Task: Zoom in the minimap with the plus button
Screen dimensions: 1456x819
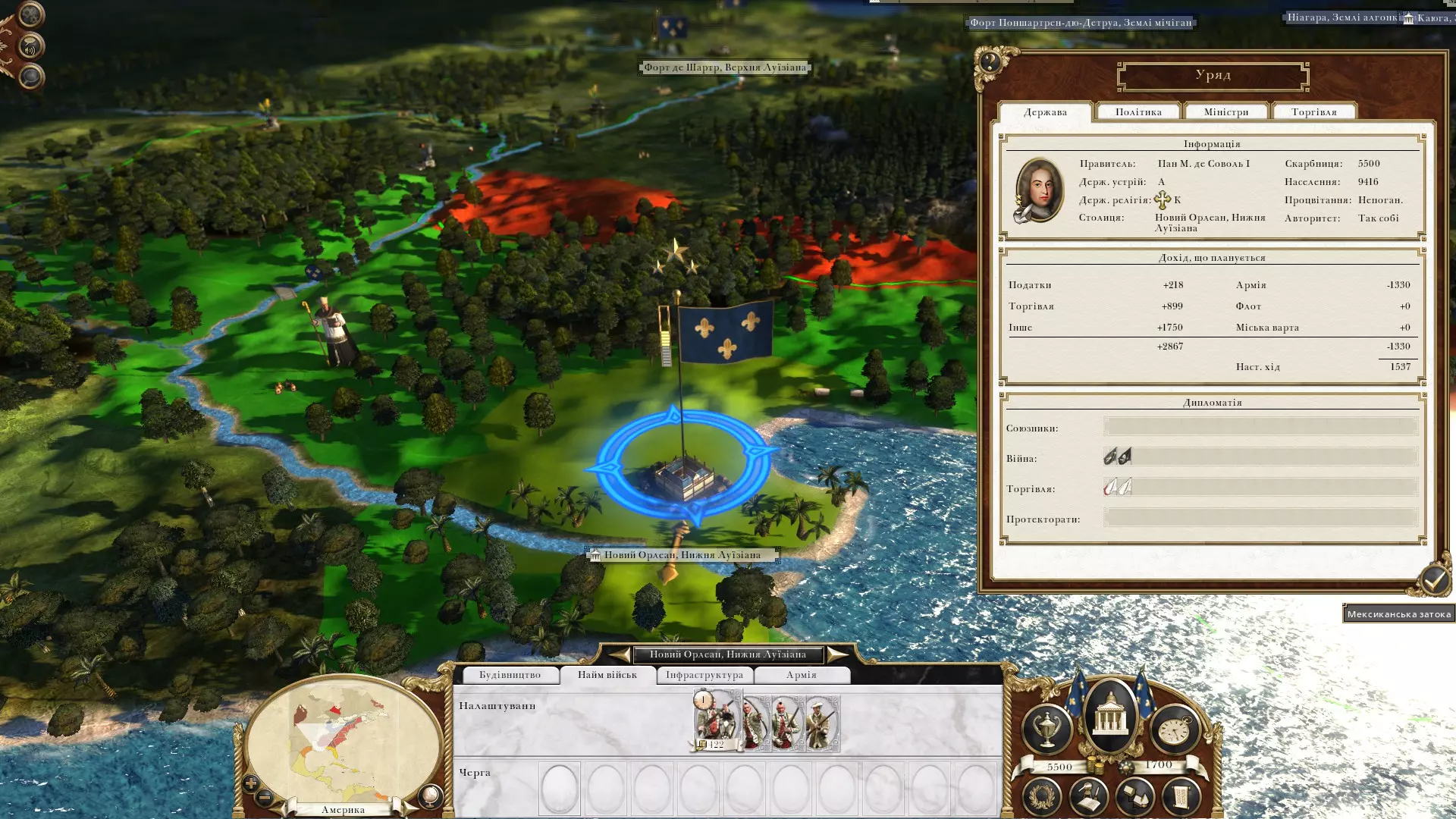Action: pyautogui.click(x=251, y=783)
